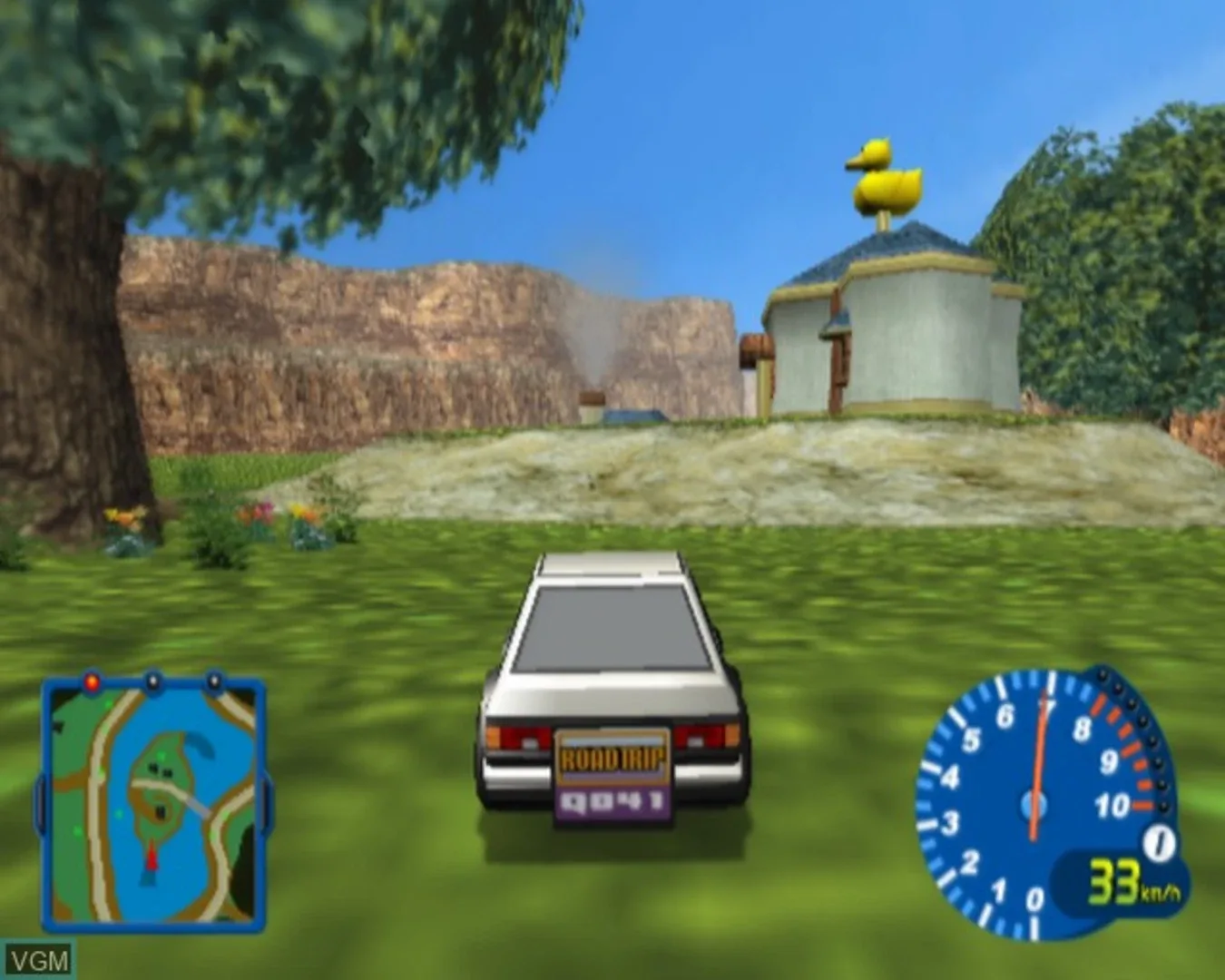Click the black car icons on the minimap island
The width and height of the screenshot is (1225, 980).
pos(160,769)
